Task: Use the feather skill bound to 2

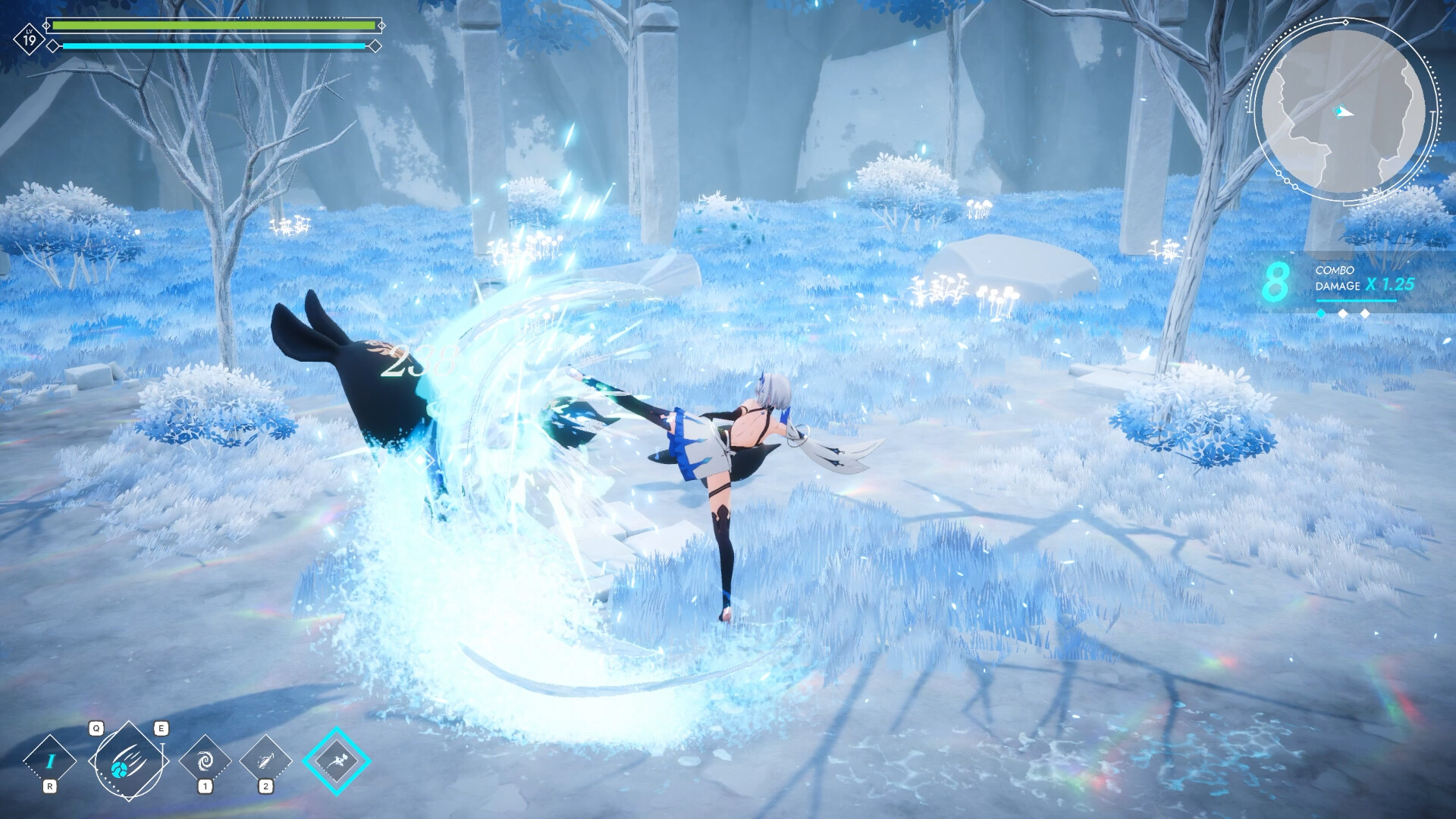Action: 266,758
